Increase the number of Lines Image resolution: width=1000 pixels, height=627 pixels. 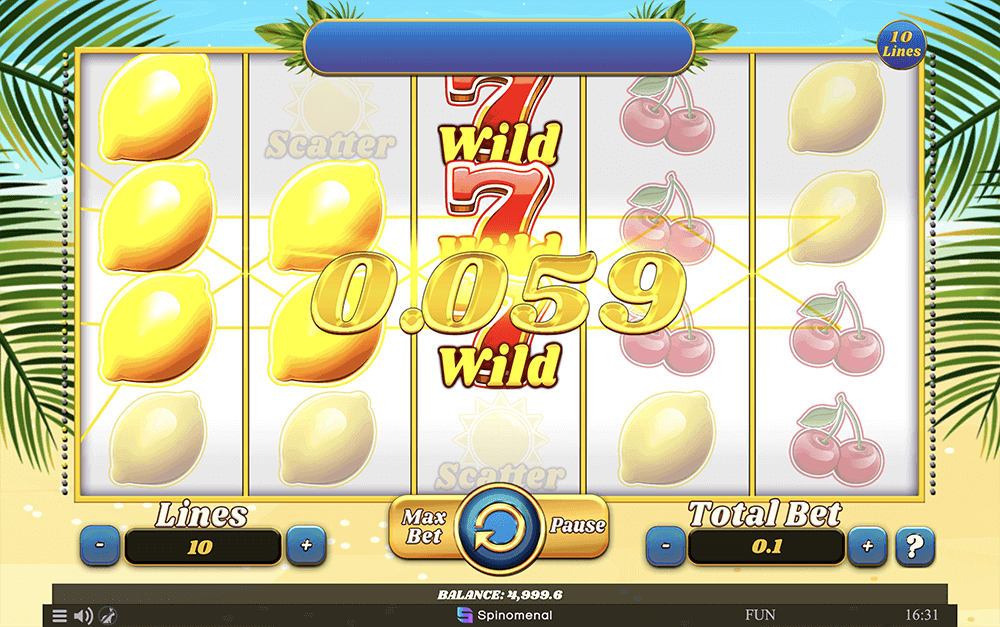(306, 547)
